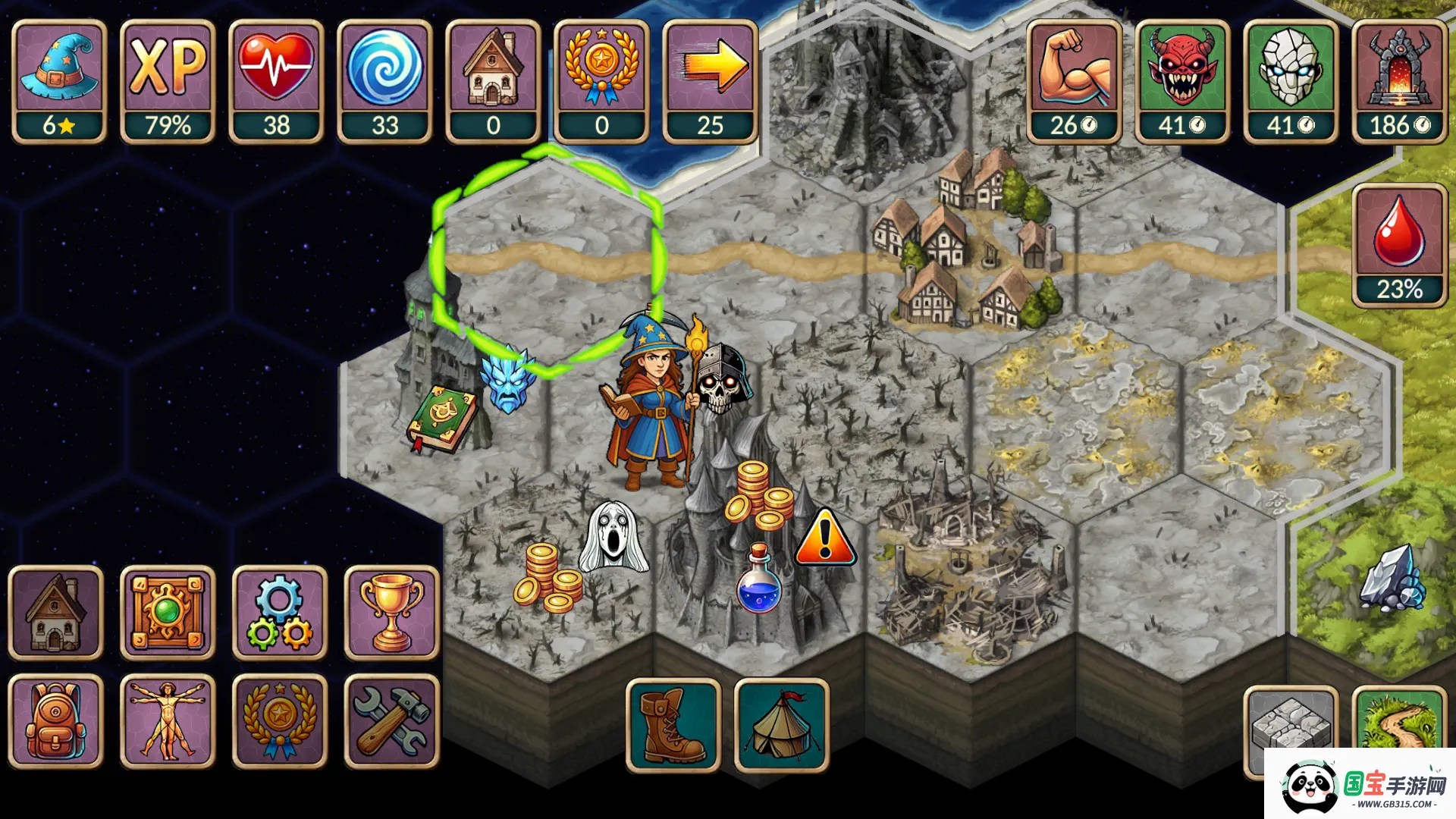Set up camp with the tent button
This screenshot has width=1456, height=819.
(x=782, y=725)
